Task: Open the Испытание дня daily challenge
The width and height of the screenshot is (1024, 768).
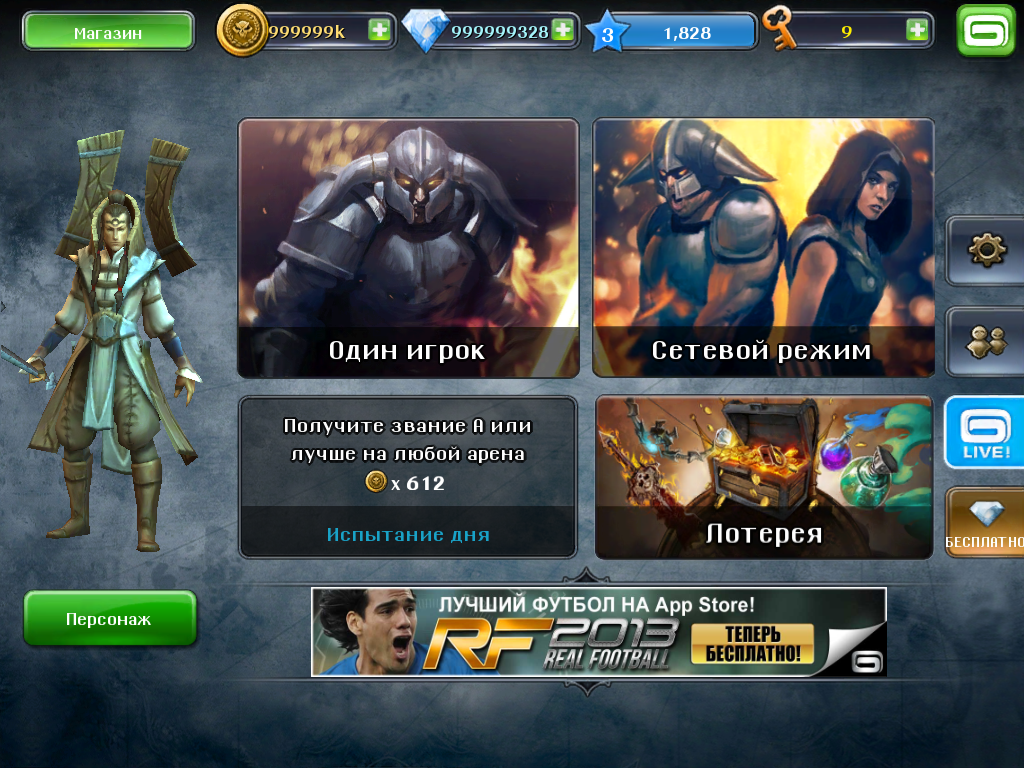Action: pos(408,477)
